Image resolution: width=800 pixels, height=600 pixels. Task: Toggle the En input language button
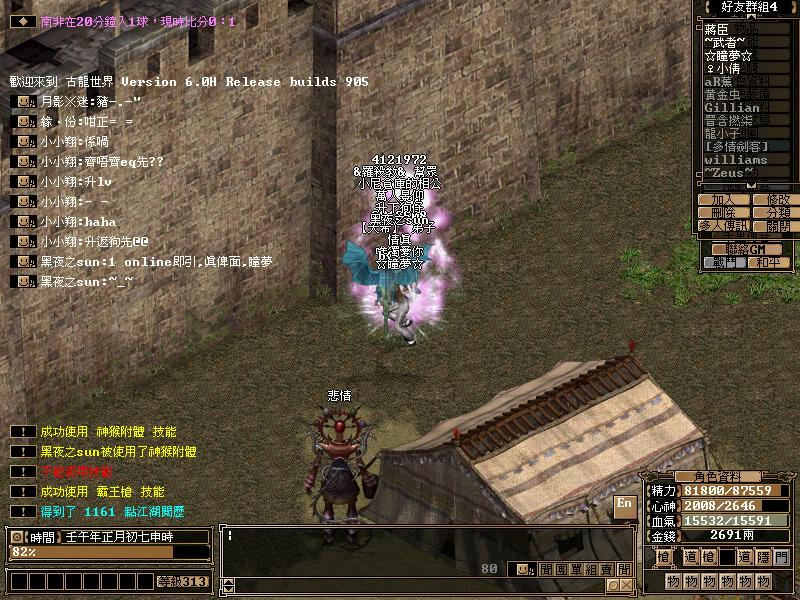624,505
